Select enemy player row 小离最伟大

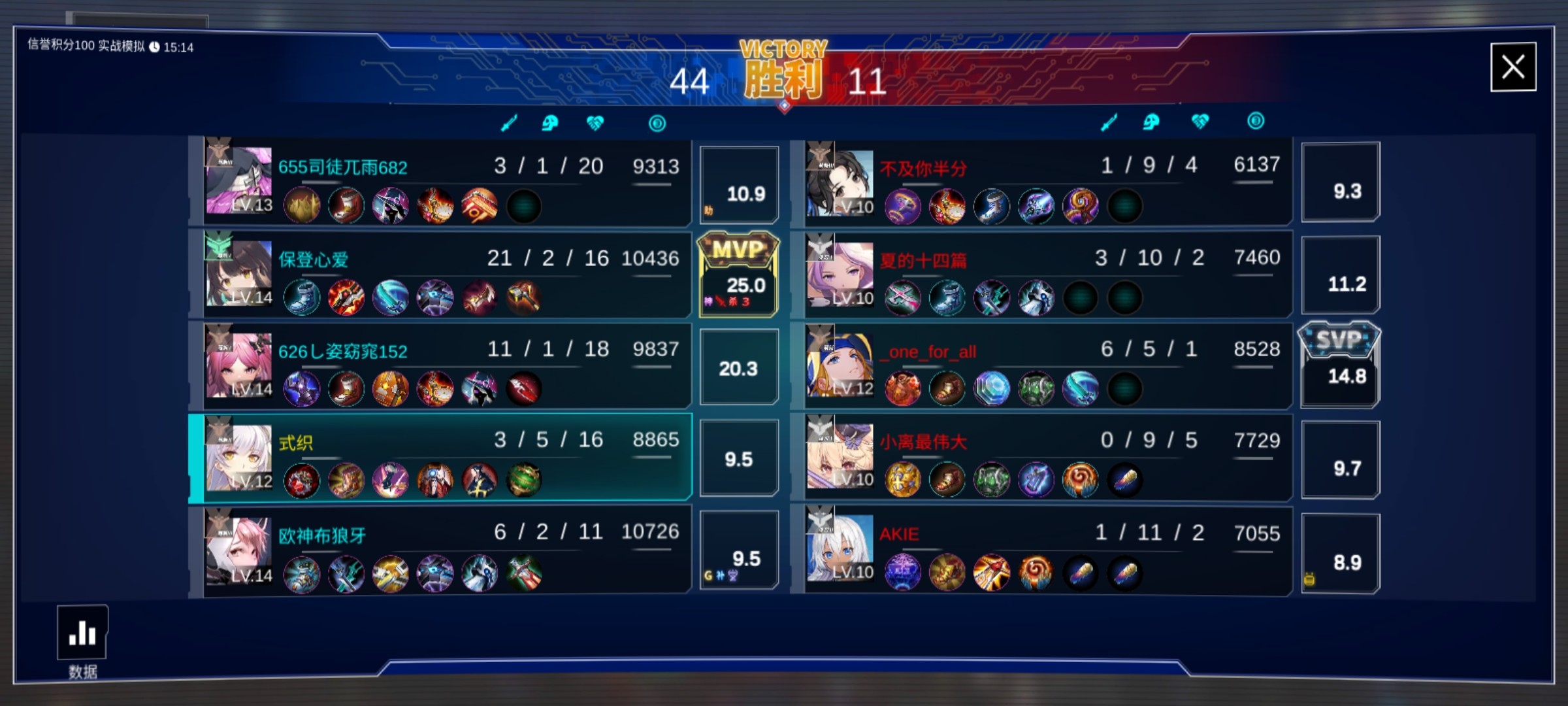1045,456
